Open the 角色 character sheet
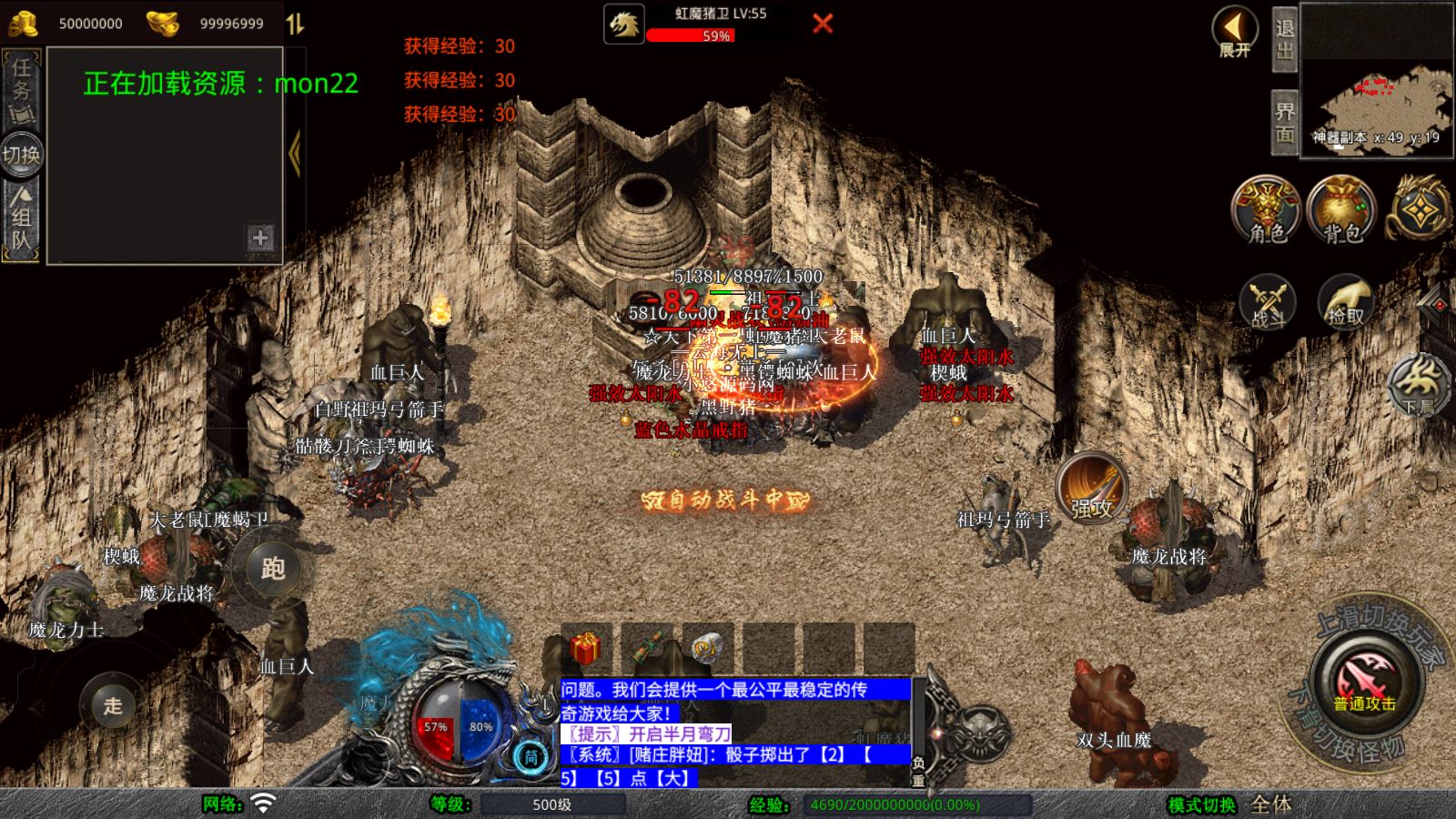Screen dimensions: 1456x819 pos(1266,210)
